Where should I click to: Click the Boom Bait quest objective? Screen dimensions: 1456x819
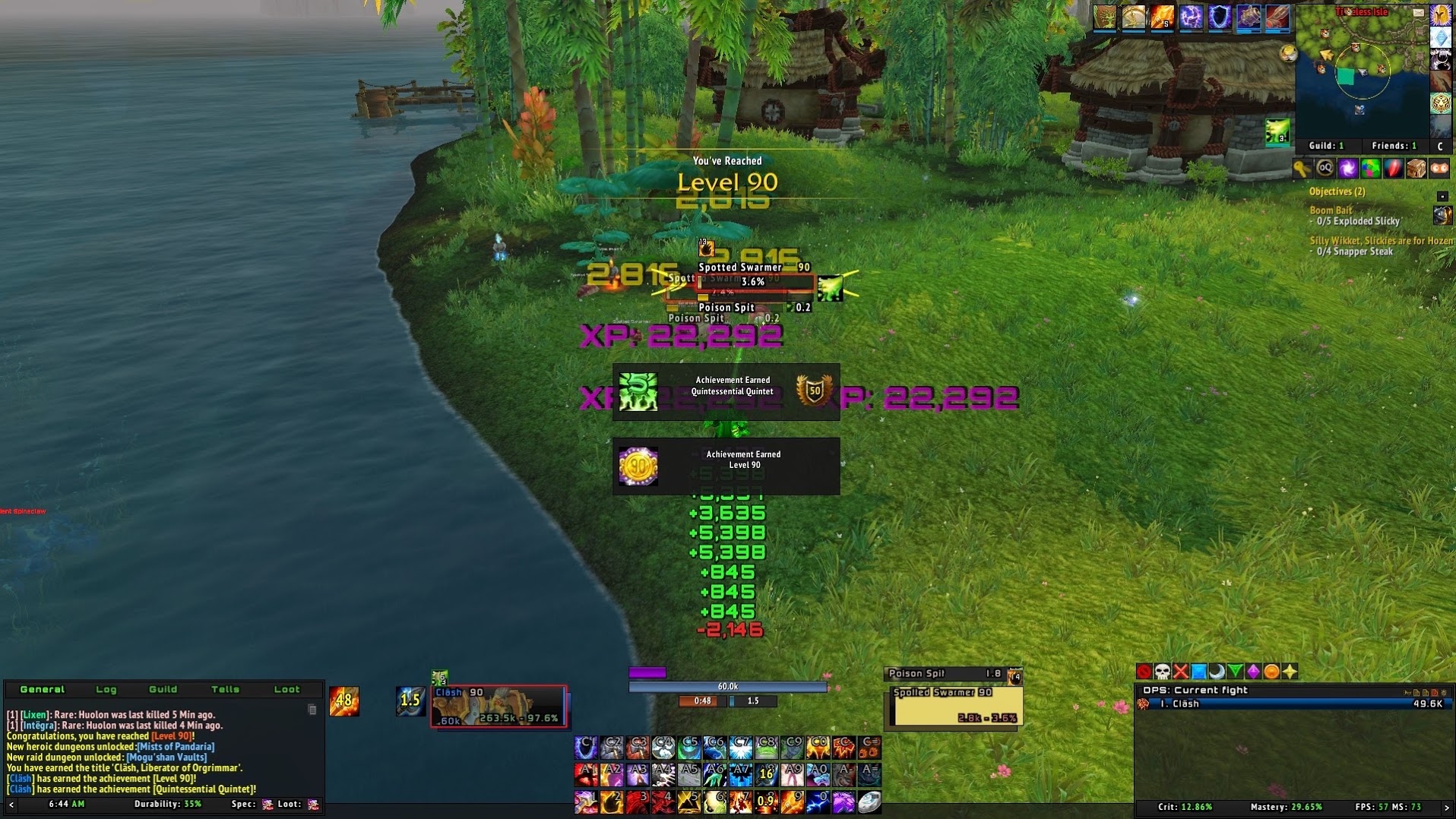(1331, 210)
